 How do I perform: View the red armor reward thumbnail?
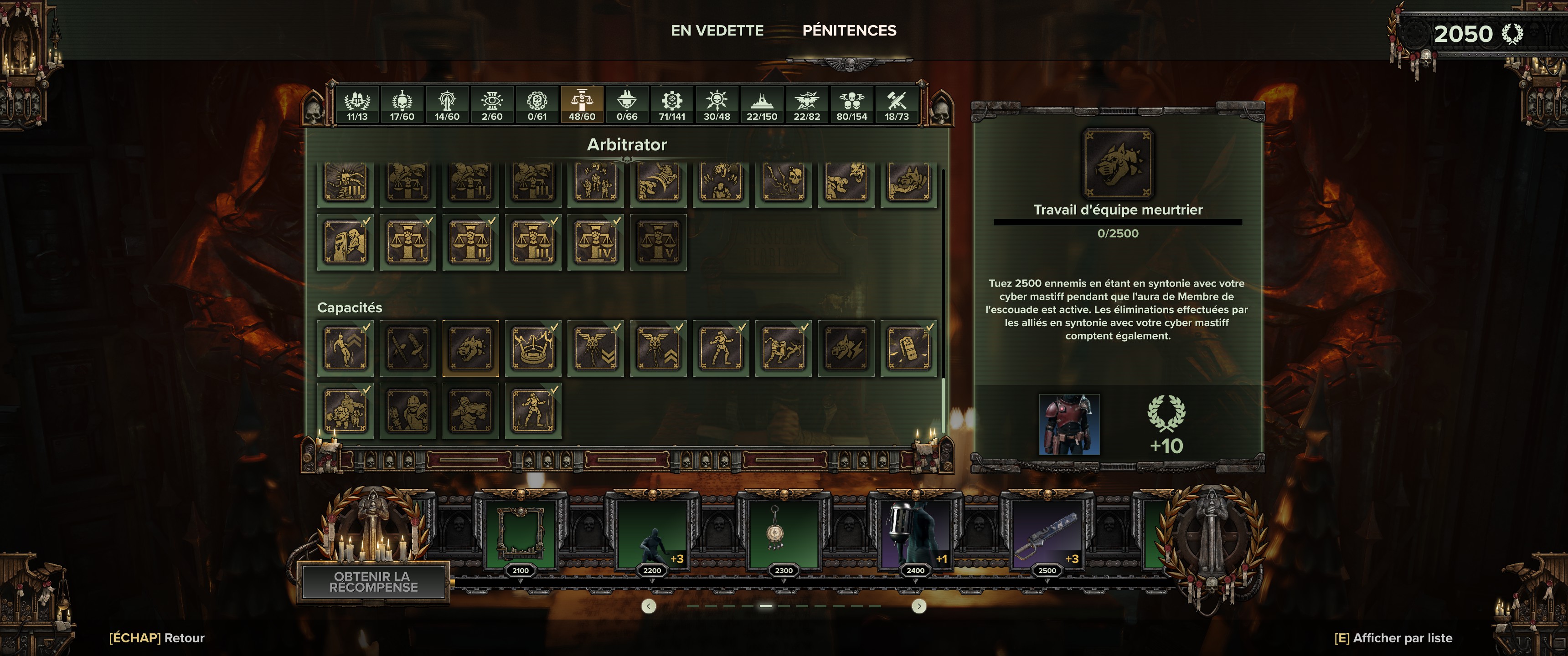pos(1069,425)
